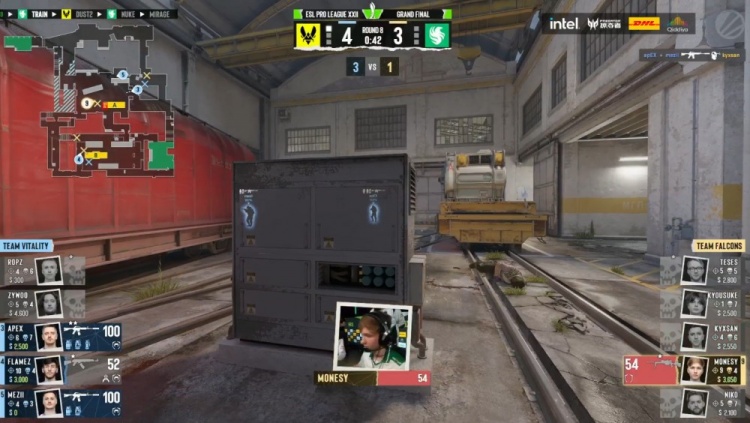Spectate apEX from Team Vitality
The width and height of the screenshot is (750, 423).
coord(62,337)
